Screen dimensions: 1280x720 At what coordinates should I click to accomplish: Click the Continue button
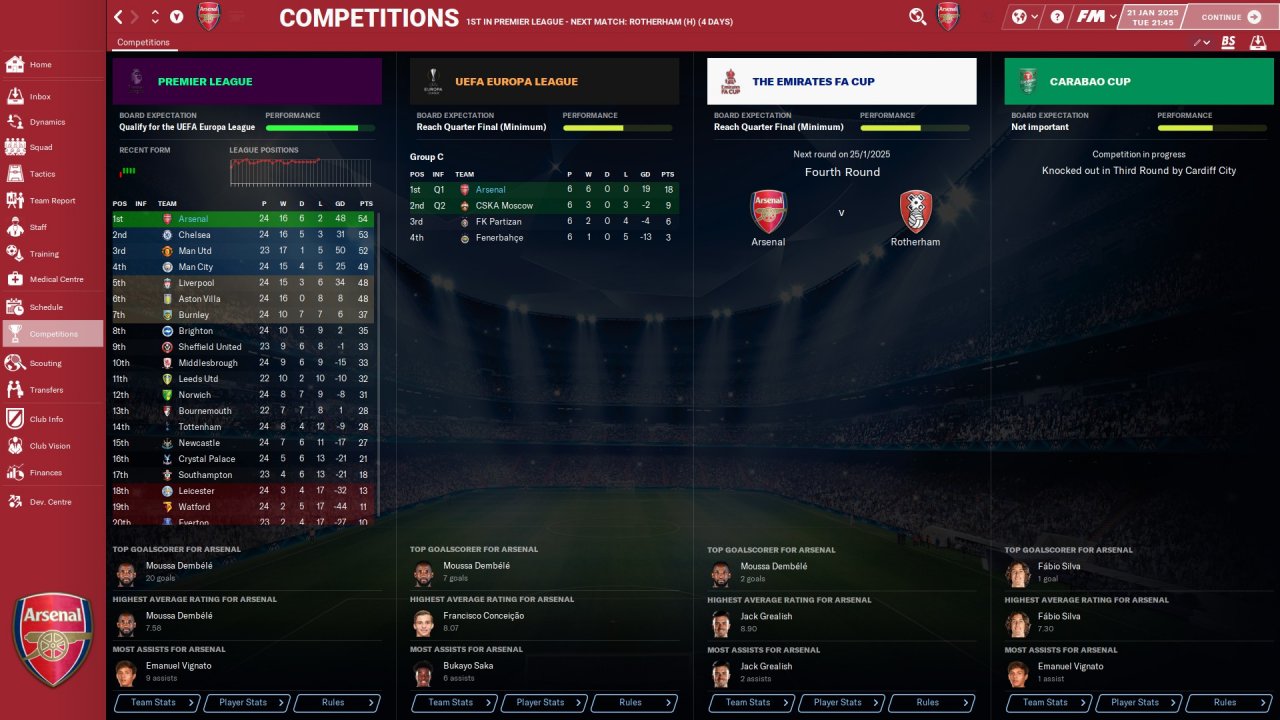(x=1231, y=17)
